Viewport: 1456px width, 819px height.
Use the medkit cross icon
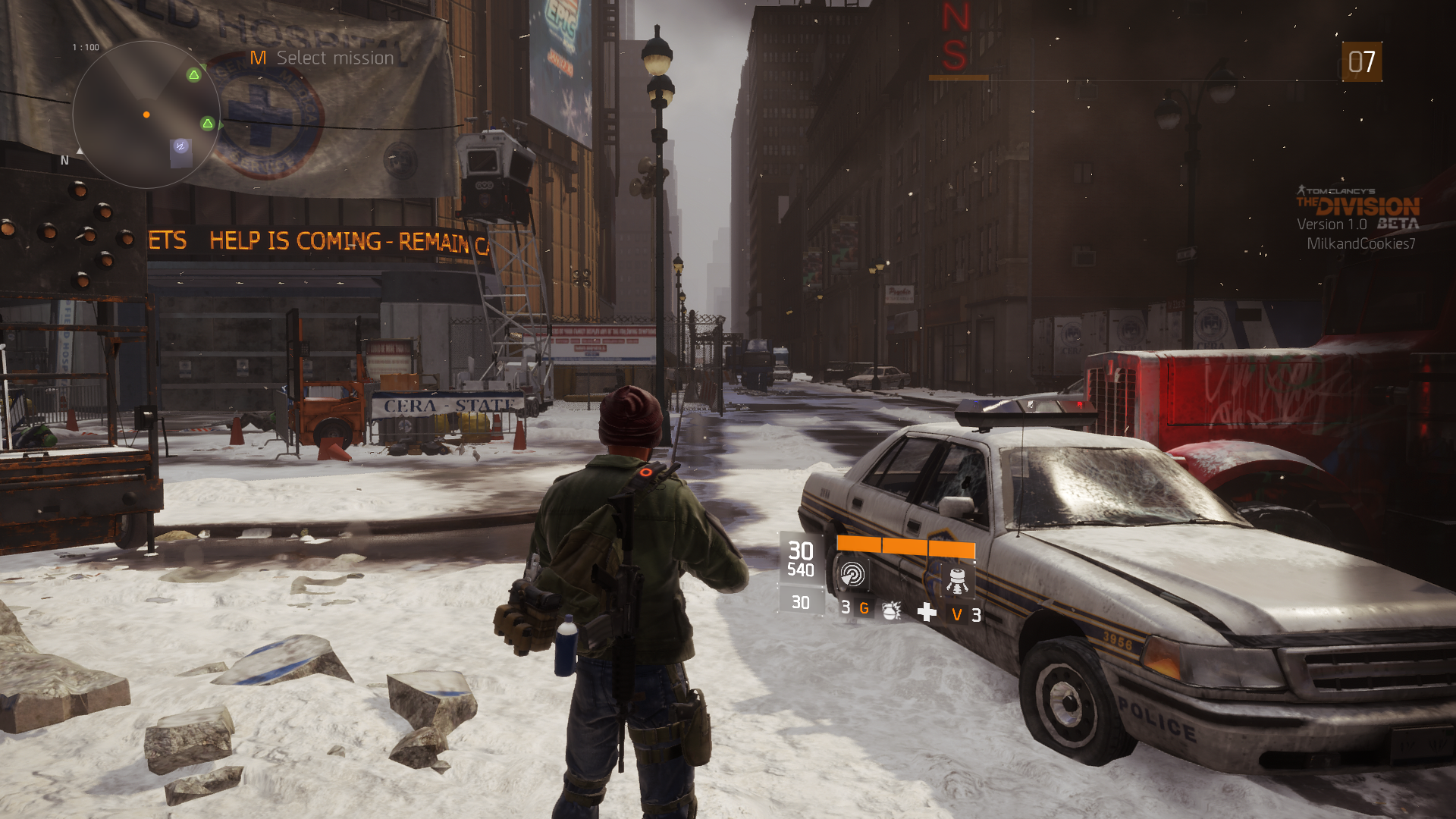pyautogui.click(x=926, y=612)
